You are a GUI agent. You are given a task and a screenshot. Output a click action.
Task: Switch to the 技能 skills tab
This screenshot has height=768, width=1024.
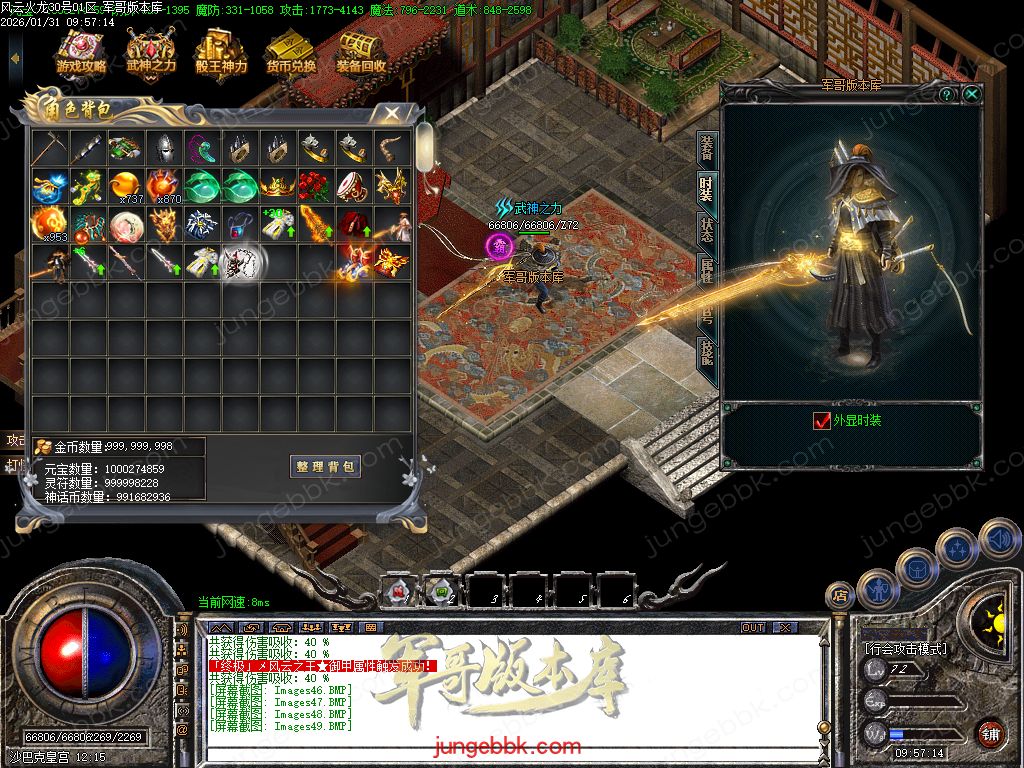tap(706, 352)
